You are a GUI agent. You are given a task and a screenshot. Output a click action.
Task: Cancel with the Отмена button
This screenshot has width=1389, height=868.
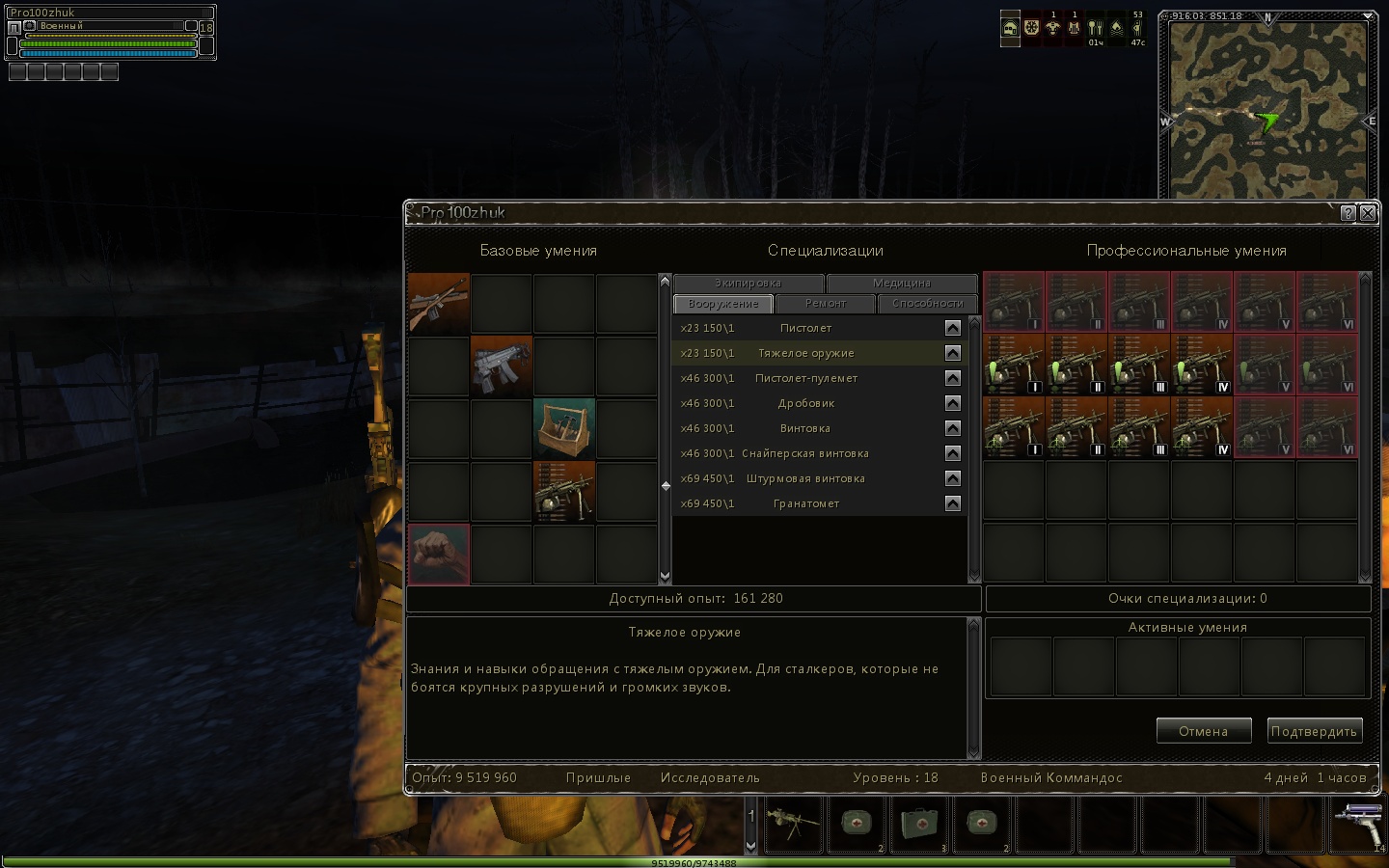click(1203, 731)
